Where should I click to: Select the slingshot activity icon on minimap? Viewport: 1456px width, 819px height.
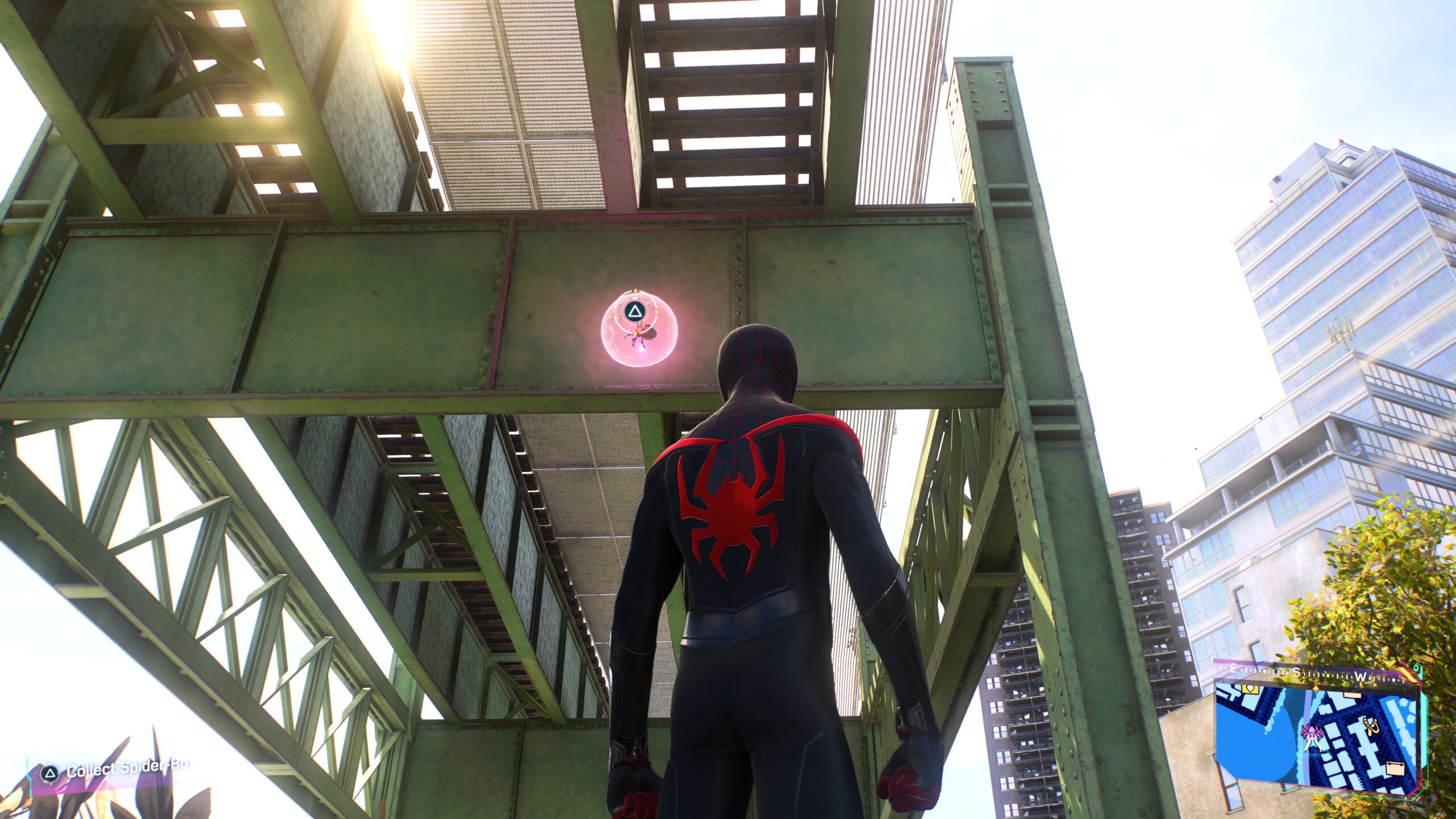[1371, 726]
